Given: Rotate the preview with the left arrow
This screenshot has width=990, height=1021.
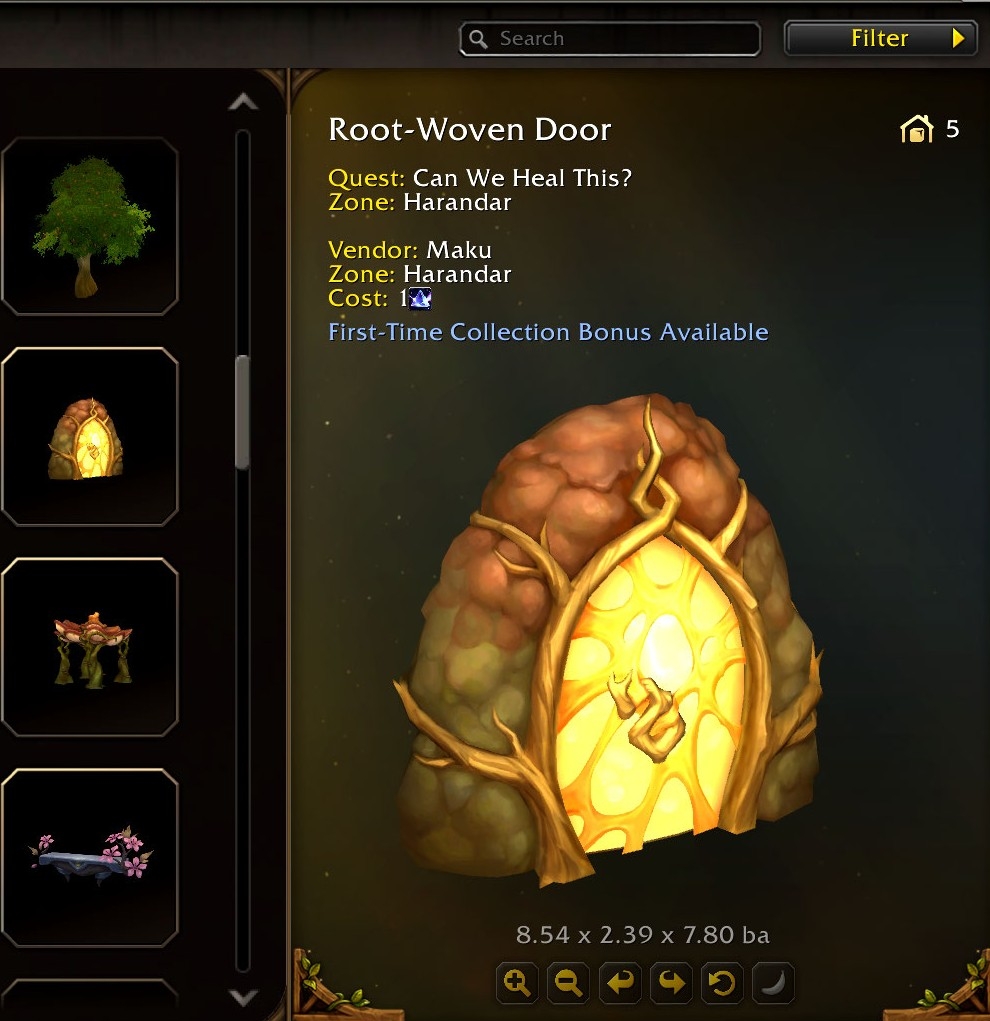Looking at the screenshot, I should [620, 983].
